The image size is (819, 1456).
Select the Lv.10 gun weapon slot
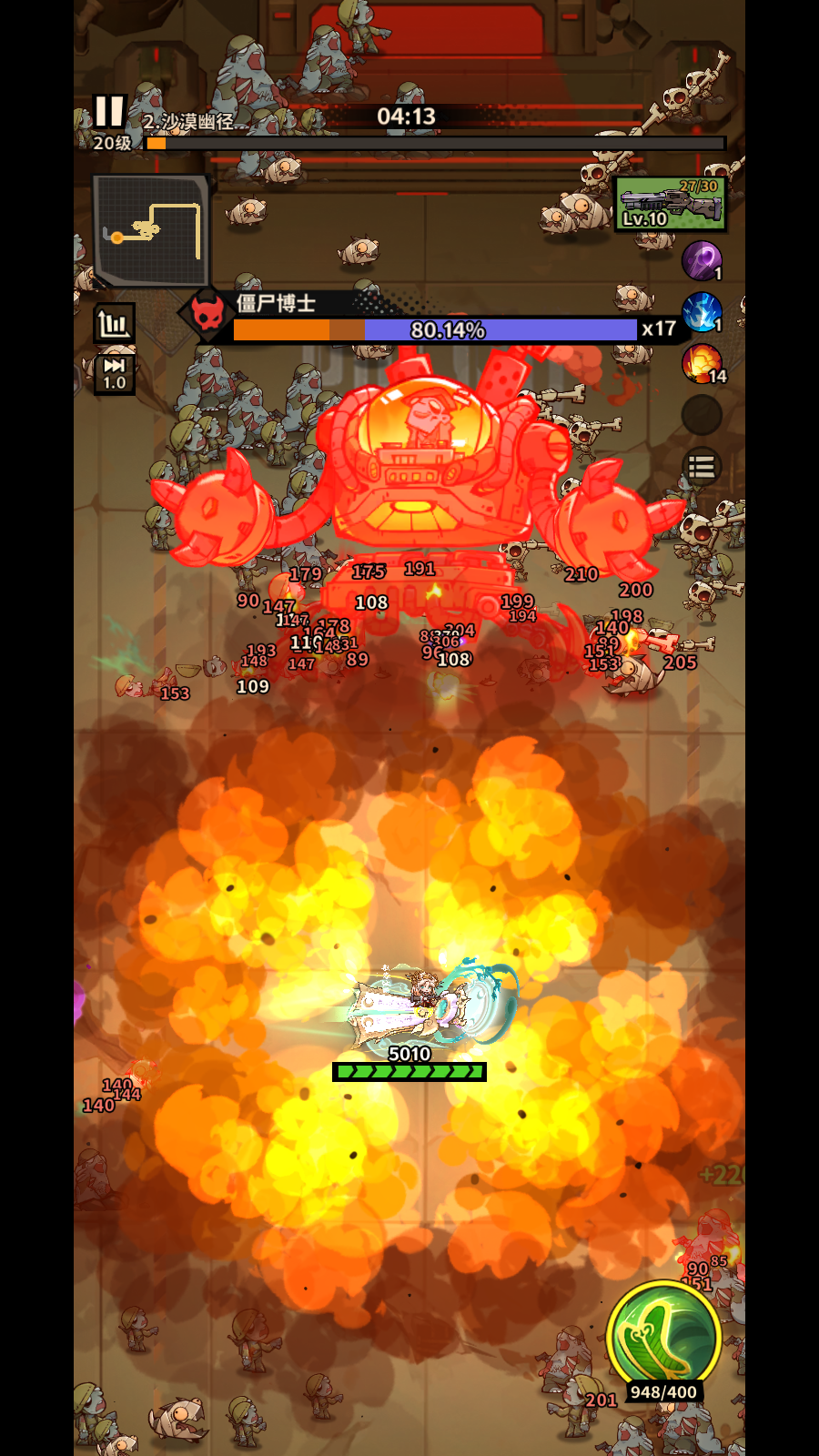coord(671,205)
